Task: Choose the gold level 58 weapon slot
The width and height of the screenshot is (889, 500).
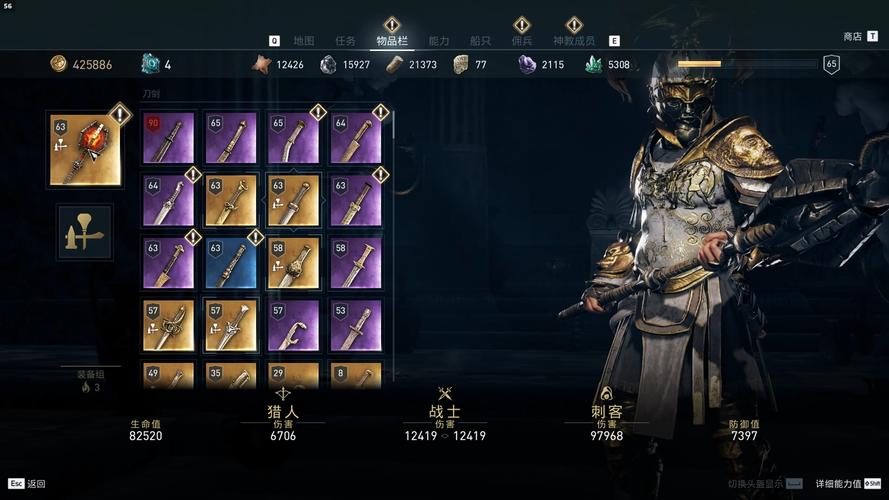Action: pos(293,263)
